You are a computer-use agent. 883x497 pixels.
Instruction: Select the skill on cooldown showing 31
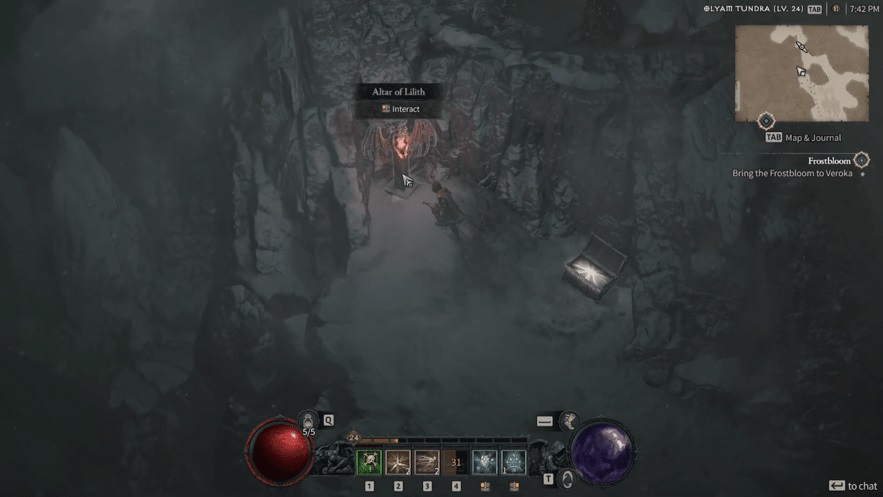point(456,462)
